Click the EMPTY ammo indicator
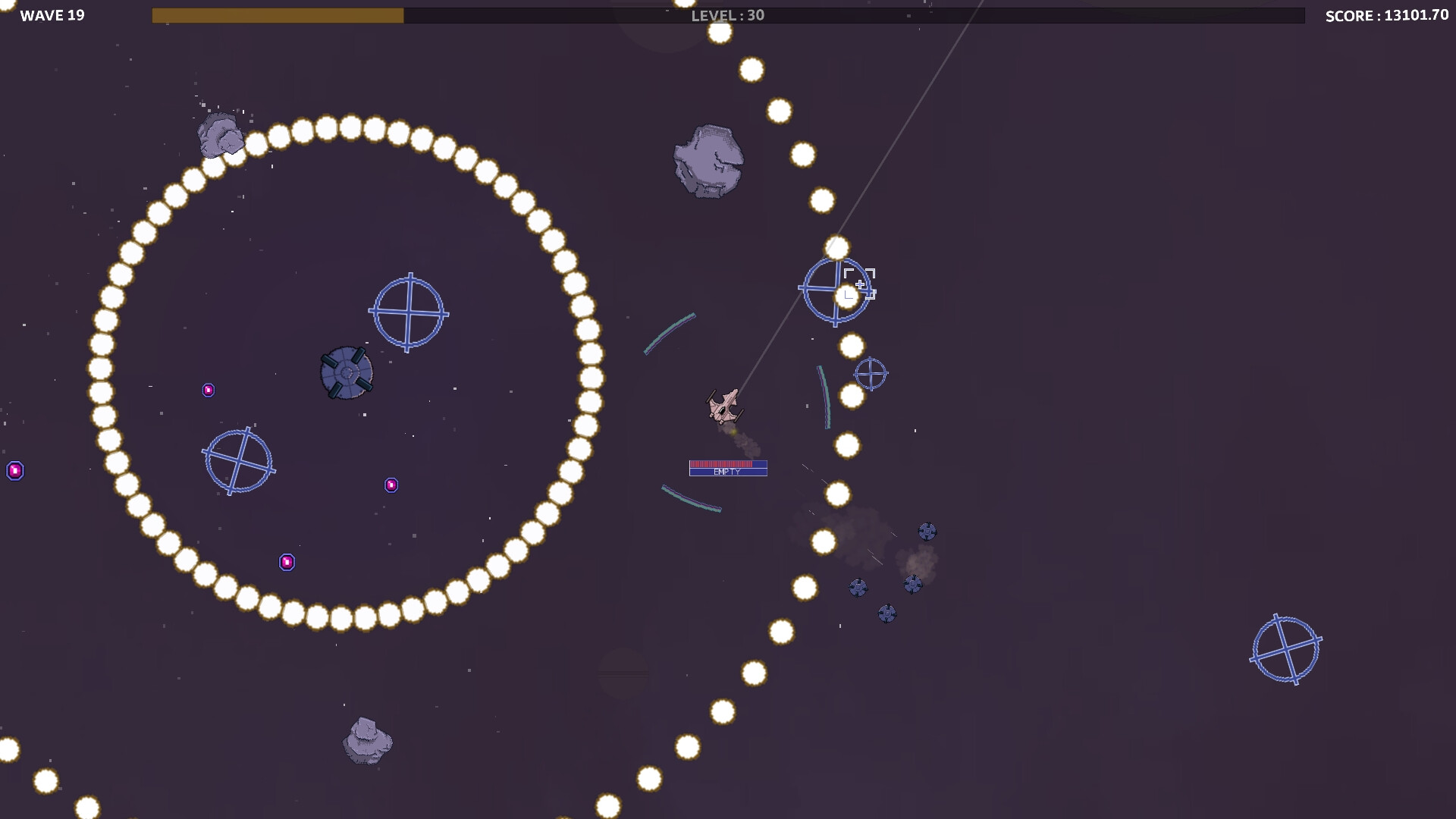This screenshot has height=819, width=1456. pyautogui.click(x=727, y=471)
